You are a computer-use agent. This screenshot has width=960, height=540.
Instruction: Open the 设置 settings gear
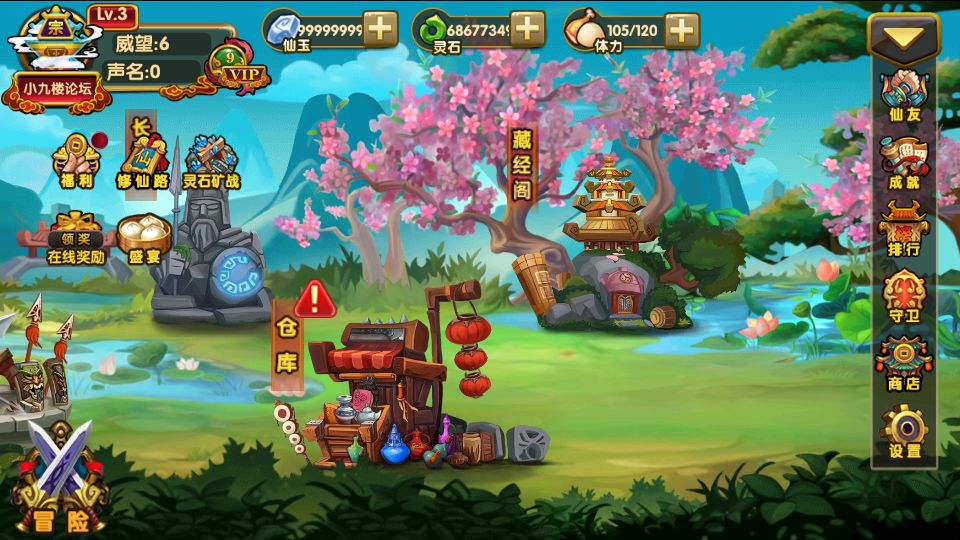pos(904,433)
